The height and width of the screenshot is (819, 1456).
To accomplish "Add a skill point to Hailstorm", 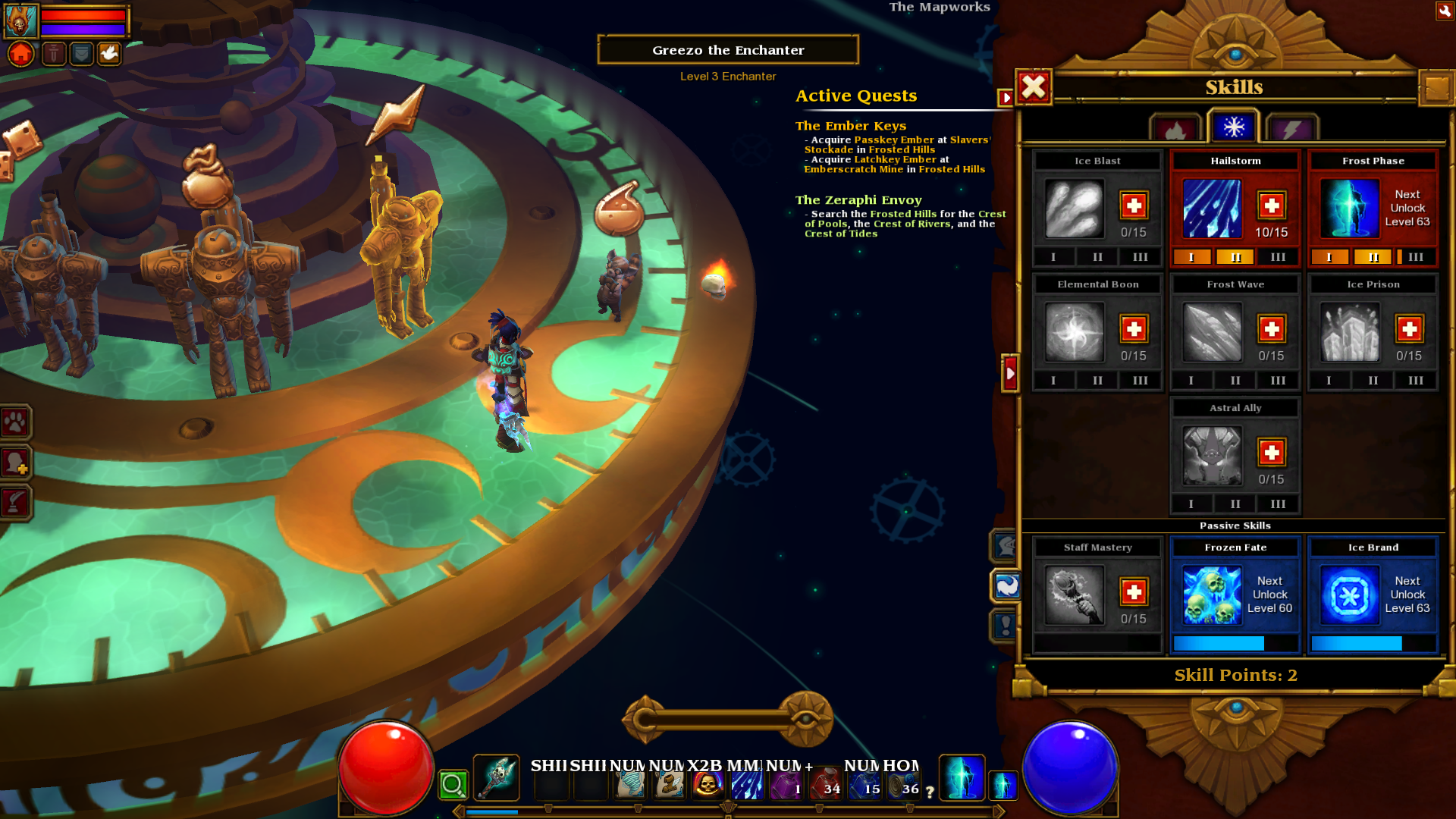I will click(1271, 206).
